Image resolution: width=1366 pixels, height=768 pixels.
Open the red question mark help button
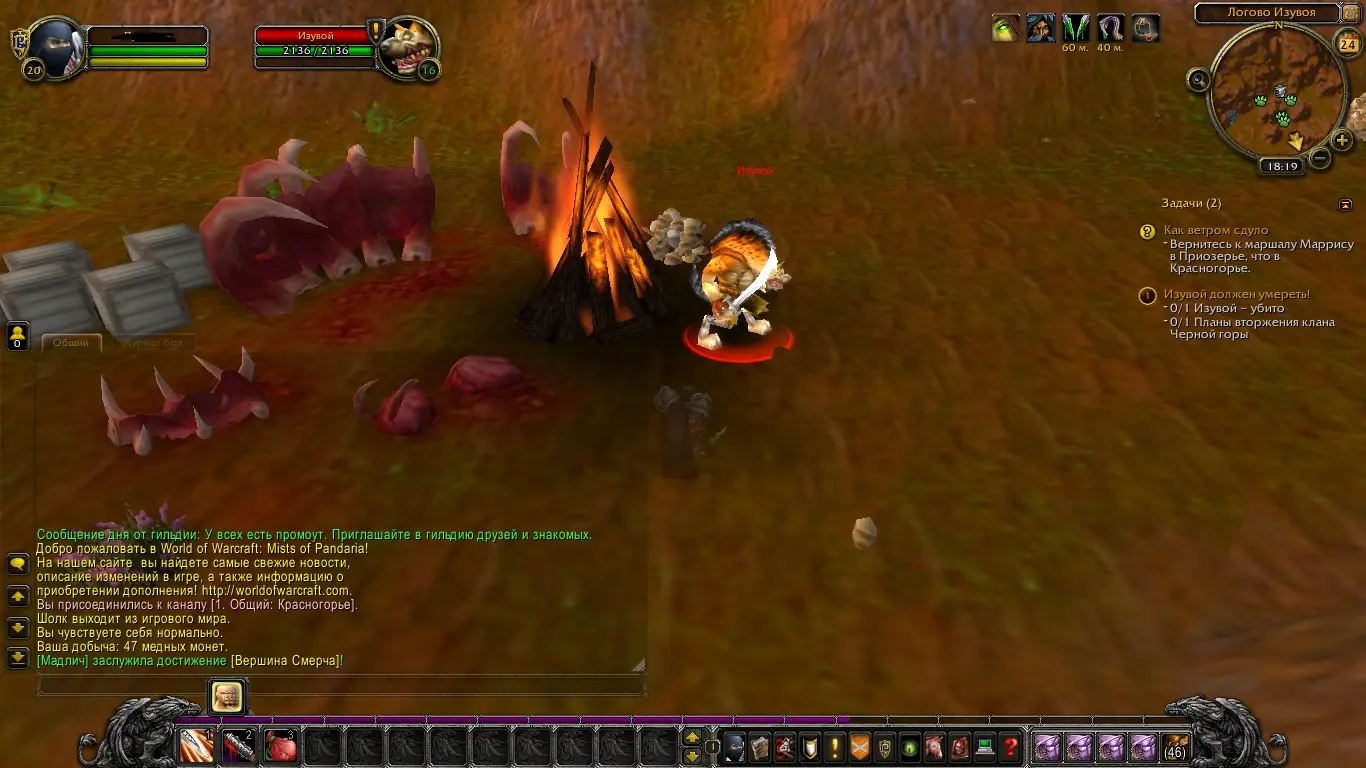(x=1010, y=747)
